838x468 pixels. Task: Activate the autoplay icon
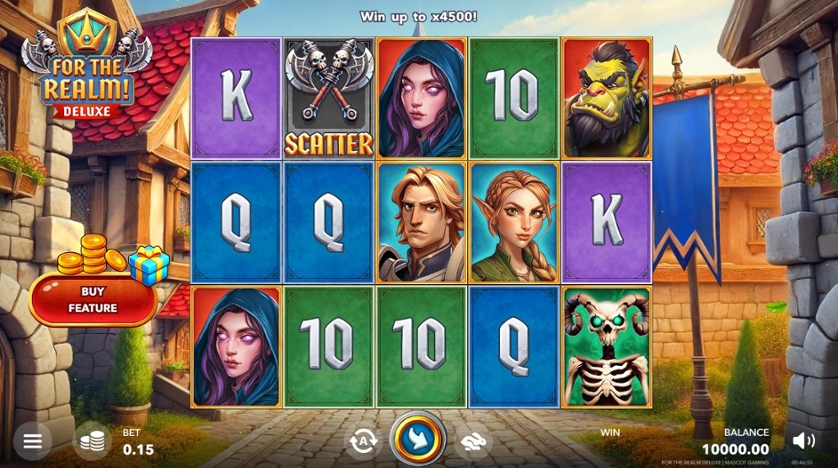[x=362, y=440]
